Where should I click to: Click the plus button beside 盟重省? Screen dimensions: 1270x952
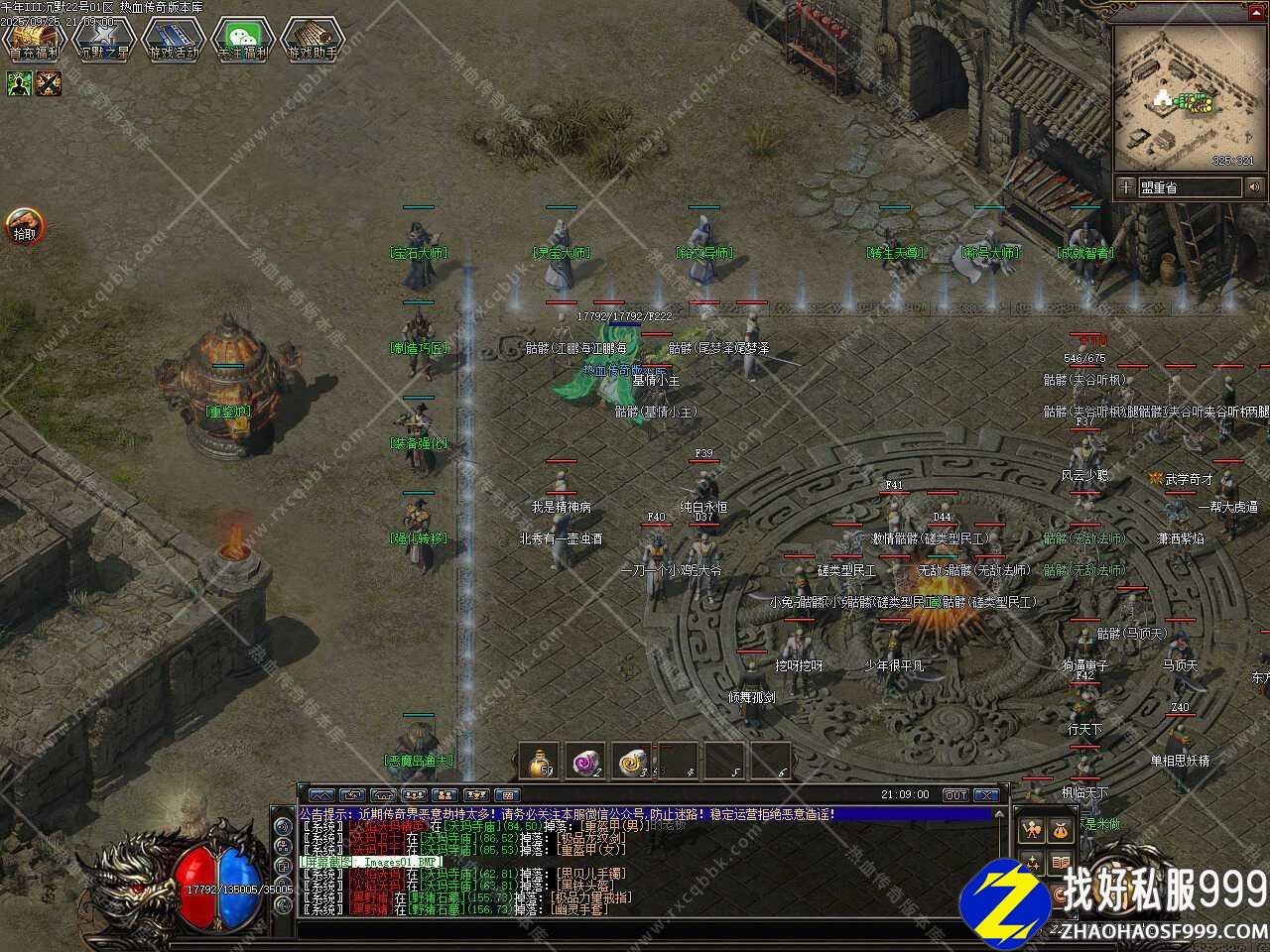point(1125,186)
